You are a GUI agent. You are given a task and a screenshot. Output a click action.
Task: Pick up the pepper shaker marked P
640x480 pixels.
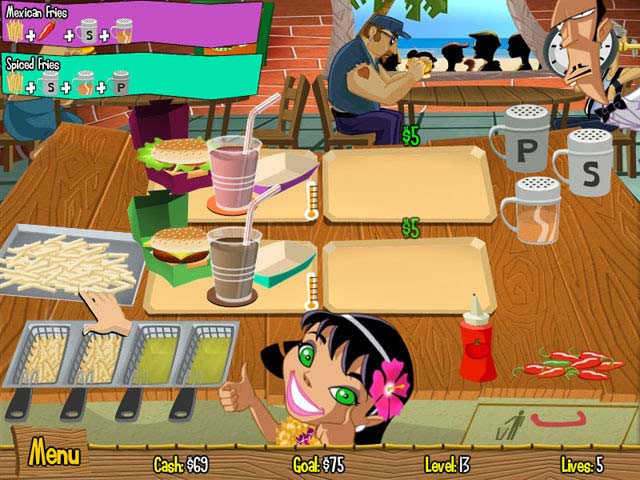522,144
